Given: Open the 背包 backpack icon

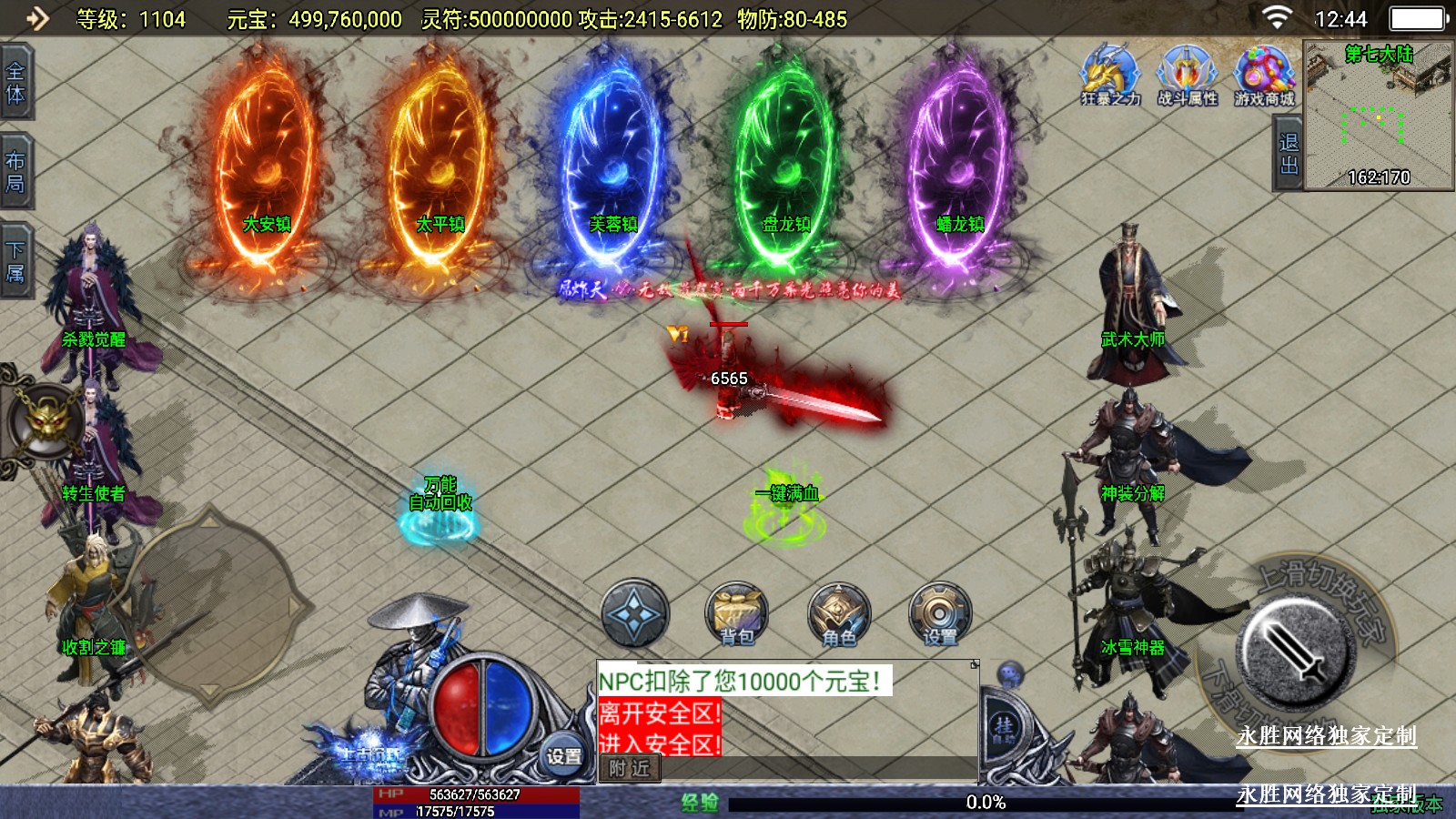Looking at the screenshot, I should pyautogui.click(x=737, y=613).
